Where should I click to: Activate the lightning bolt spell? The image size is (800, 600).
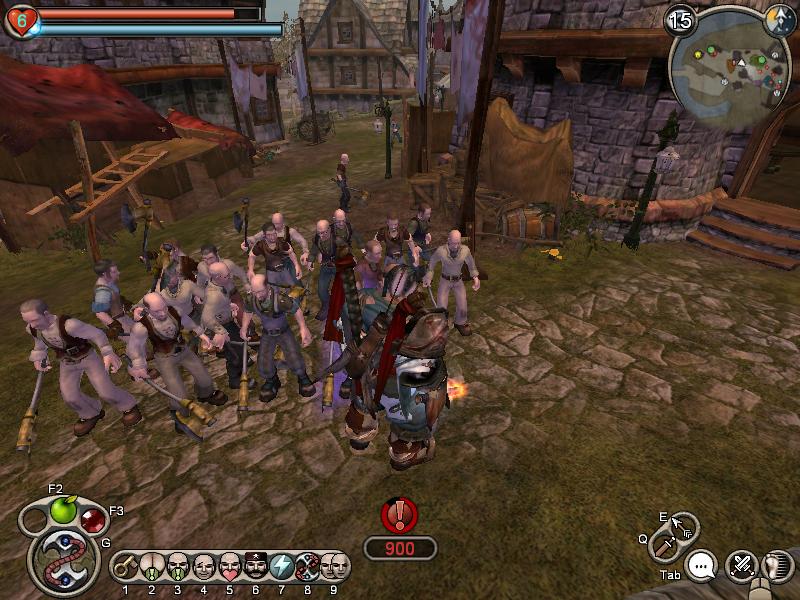pos(282,567)
